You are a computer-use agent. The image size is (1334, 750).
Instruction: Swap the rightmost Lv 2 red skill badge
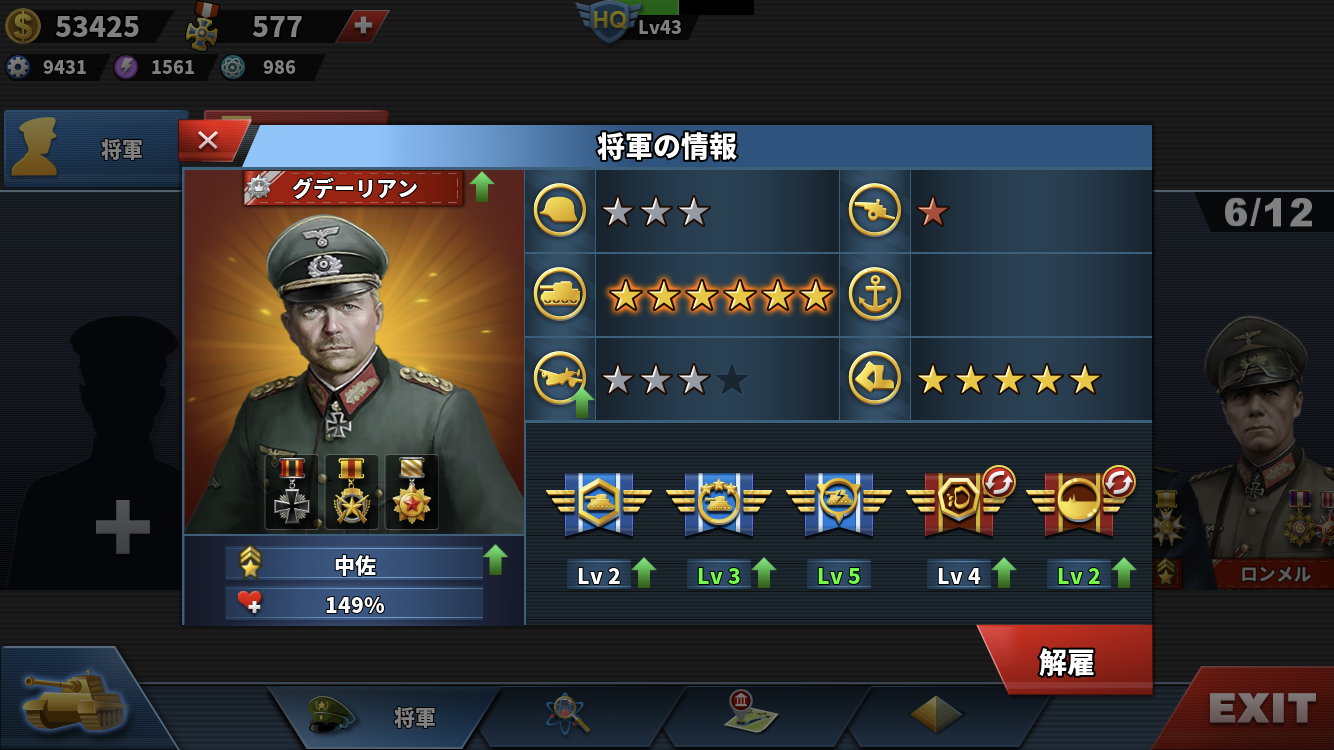click(1118, 482)
